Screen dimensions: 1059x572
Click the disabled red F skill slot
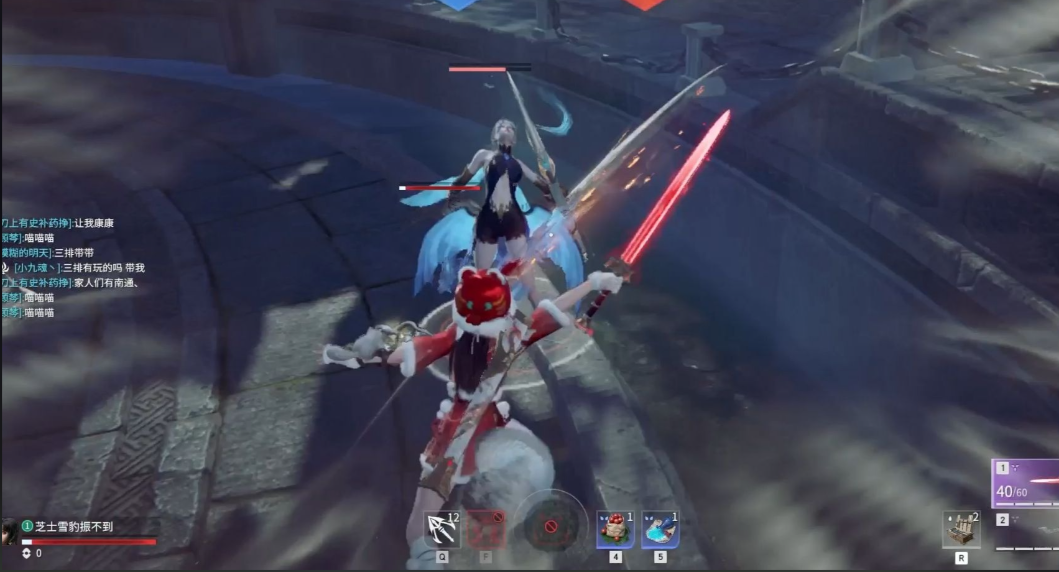click(x=487, y=528)
